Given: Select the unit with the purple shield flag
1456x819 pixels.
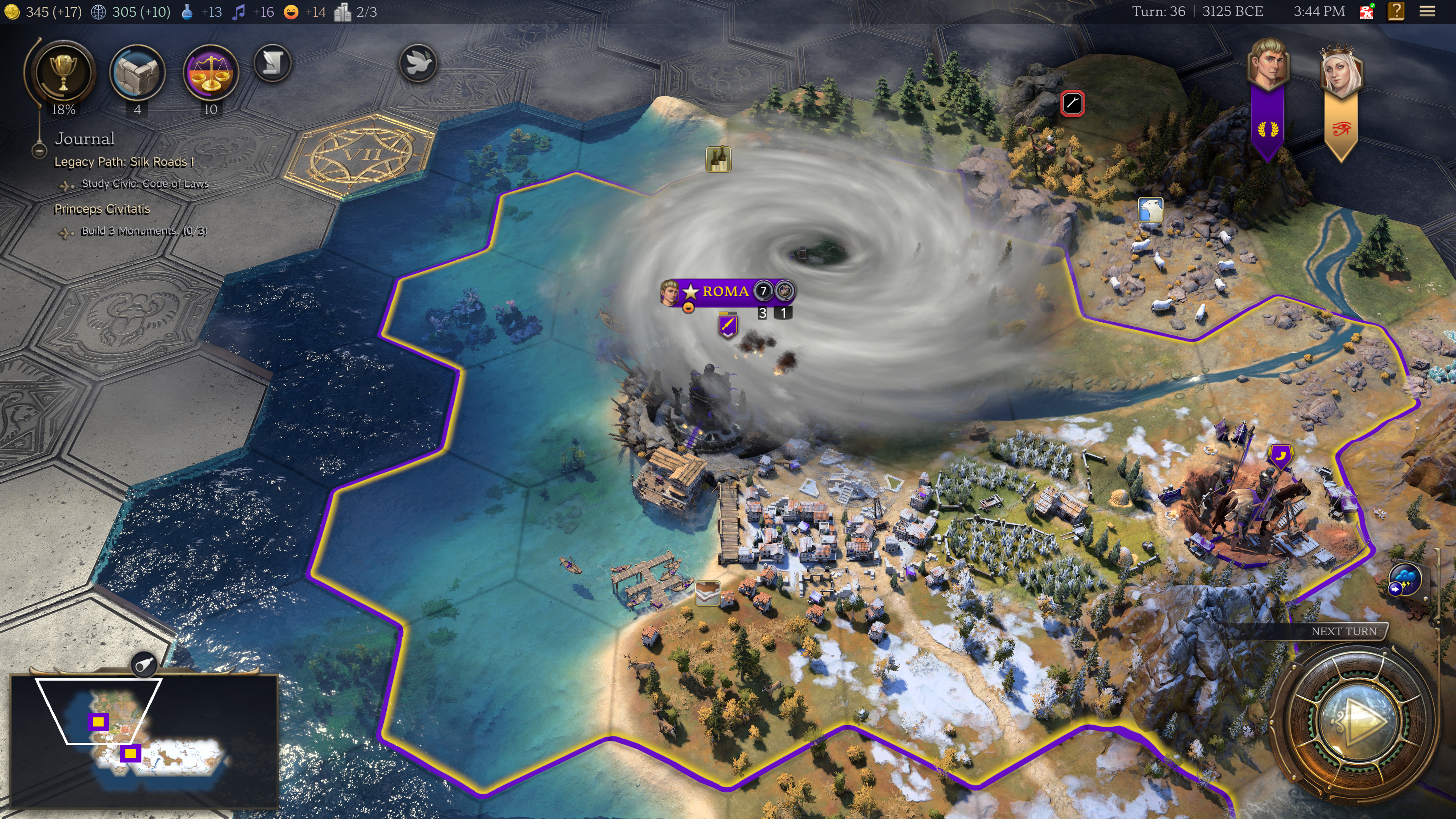Looking at the screenshot, I should click(728, 326).
